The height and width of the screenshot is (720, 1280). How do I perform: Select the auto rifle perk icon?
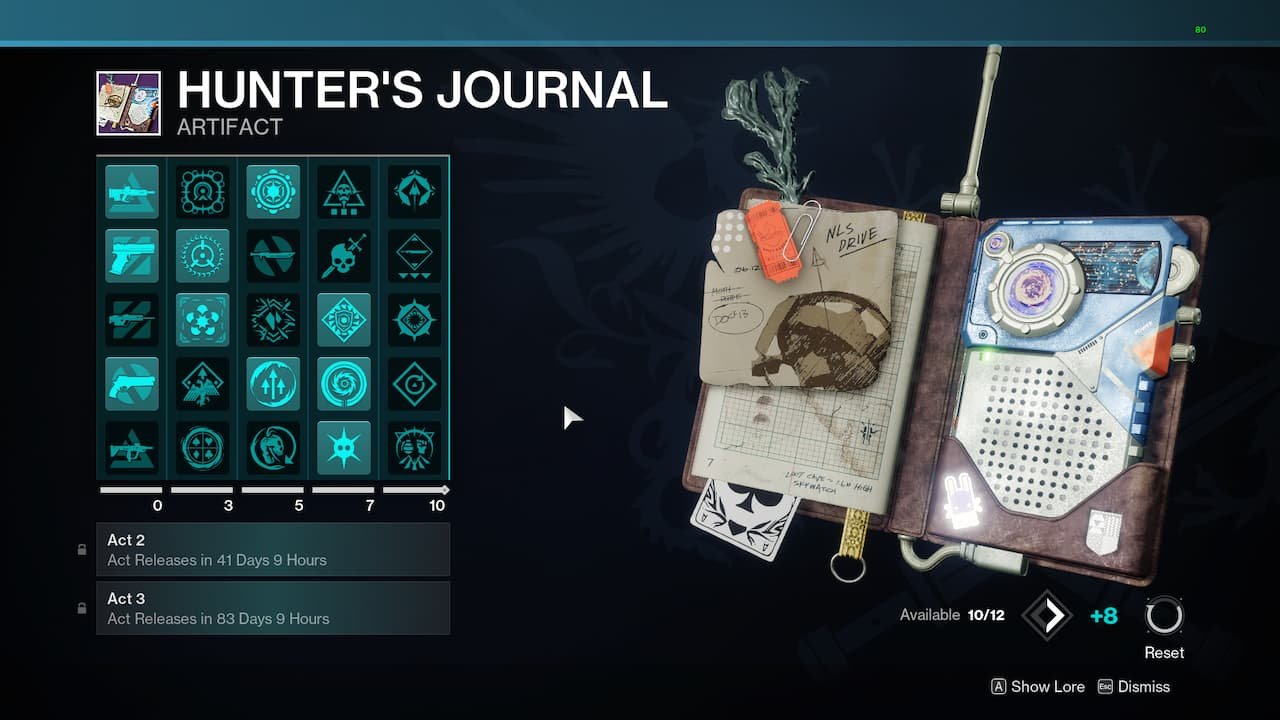click(x=131, y=191)
